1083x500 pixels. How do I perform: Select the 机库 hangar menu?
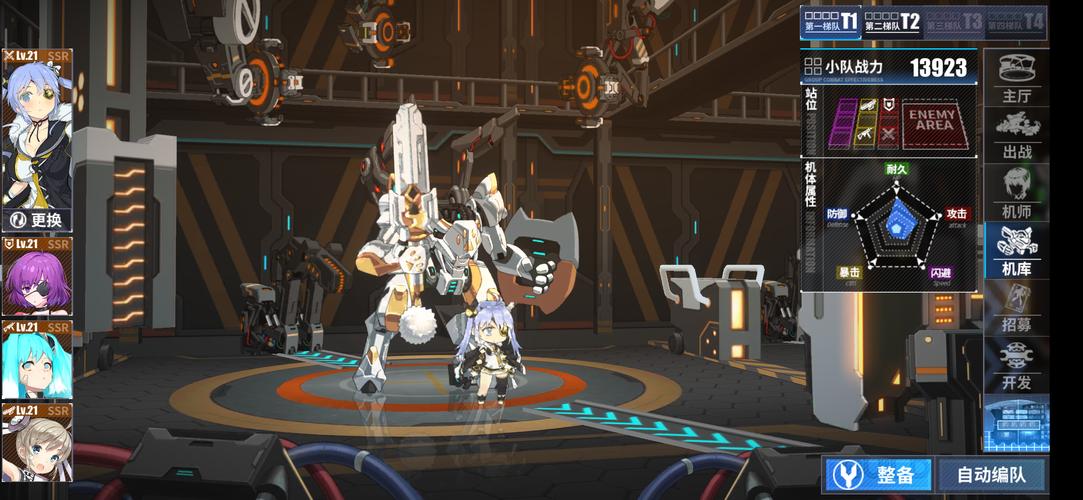coord(1017,251)
